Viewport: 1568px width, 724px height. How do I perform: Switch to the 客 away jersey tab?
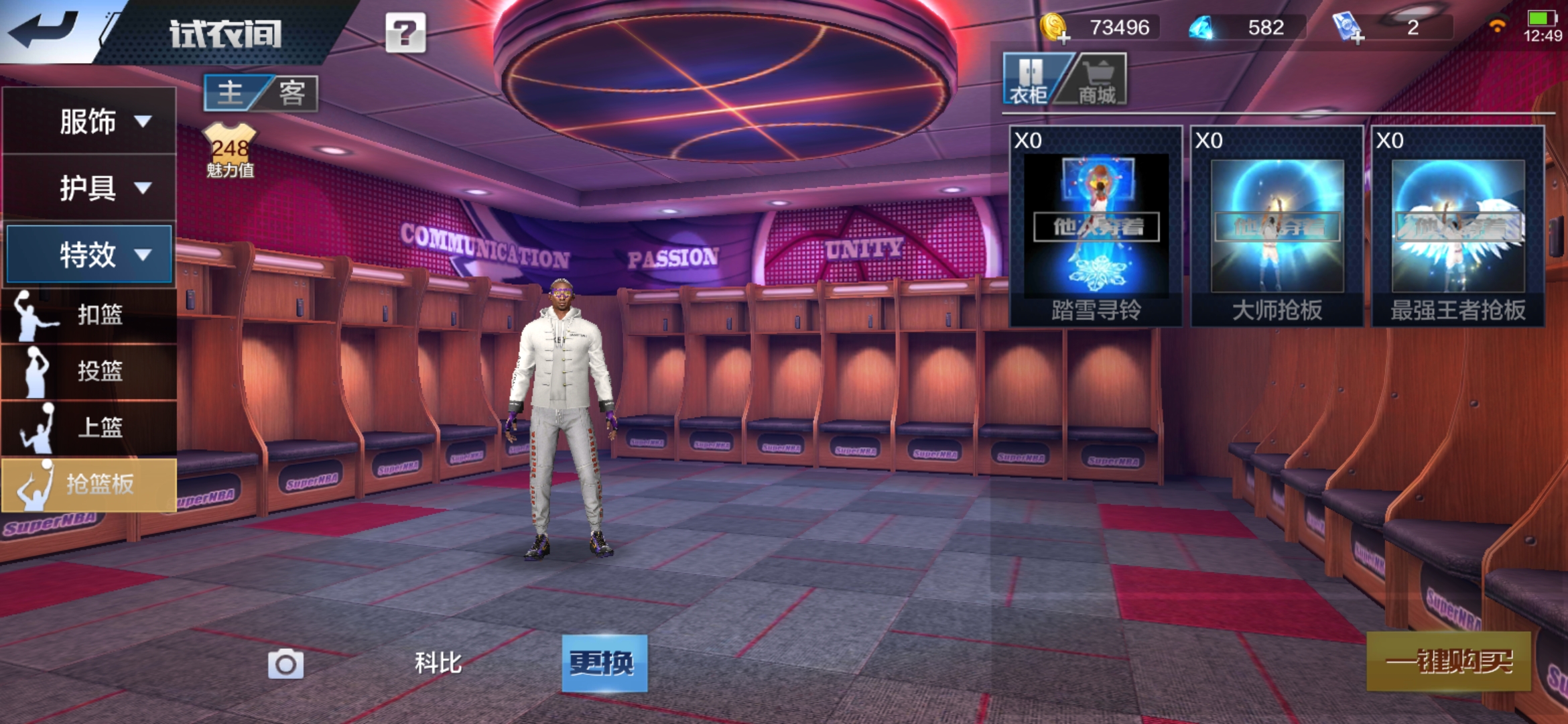pos(292,93)
